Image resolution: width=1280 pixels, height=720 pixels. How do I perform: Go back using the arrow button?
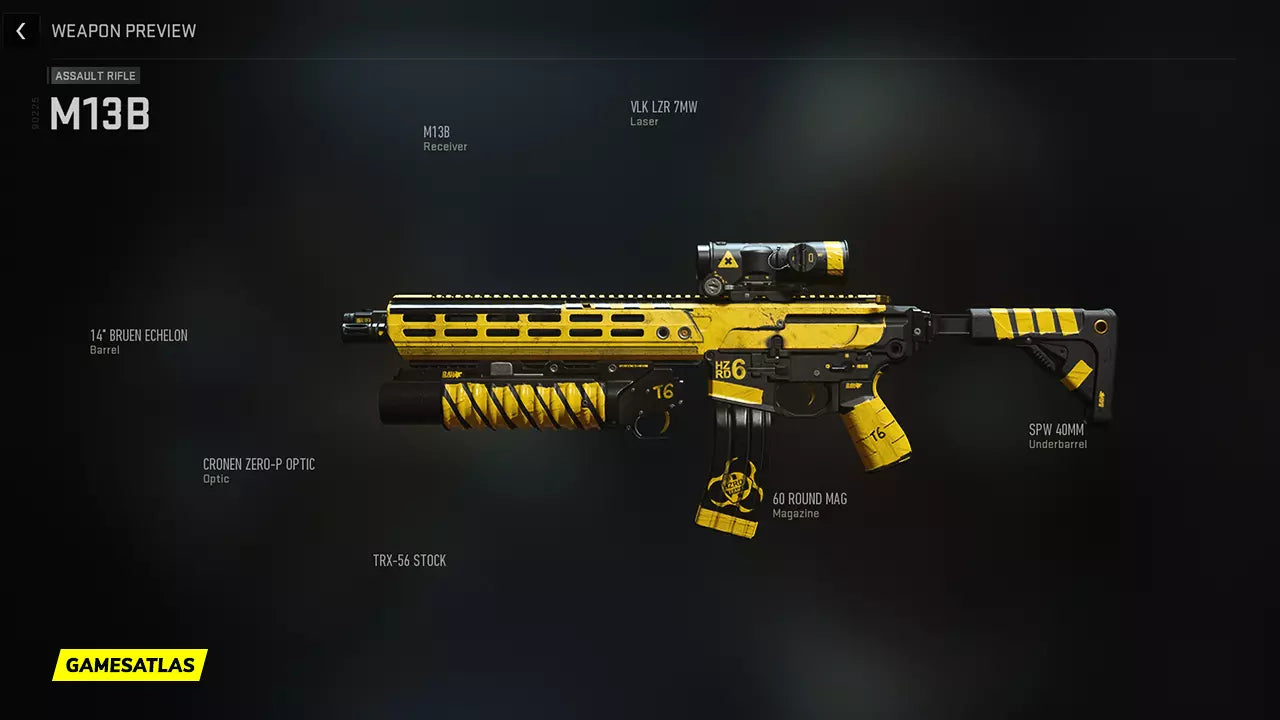point(21,31)
